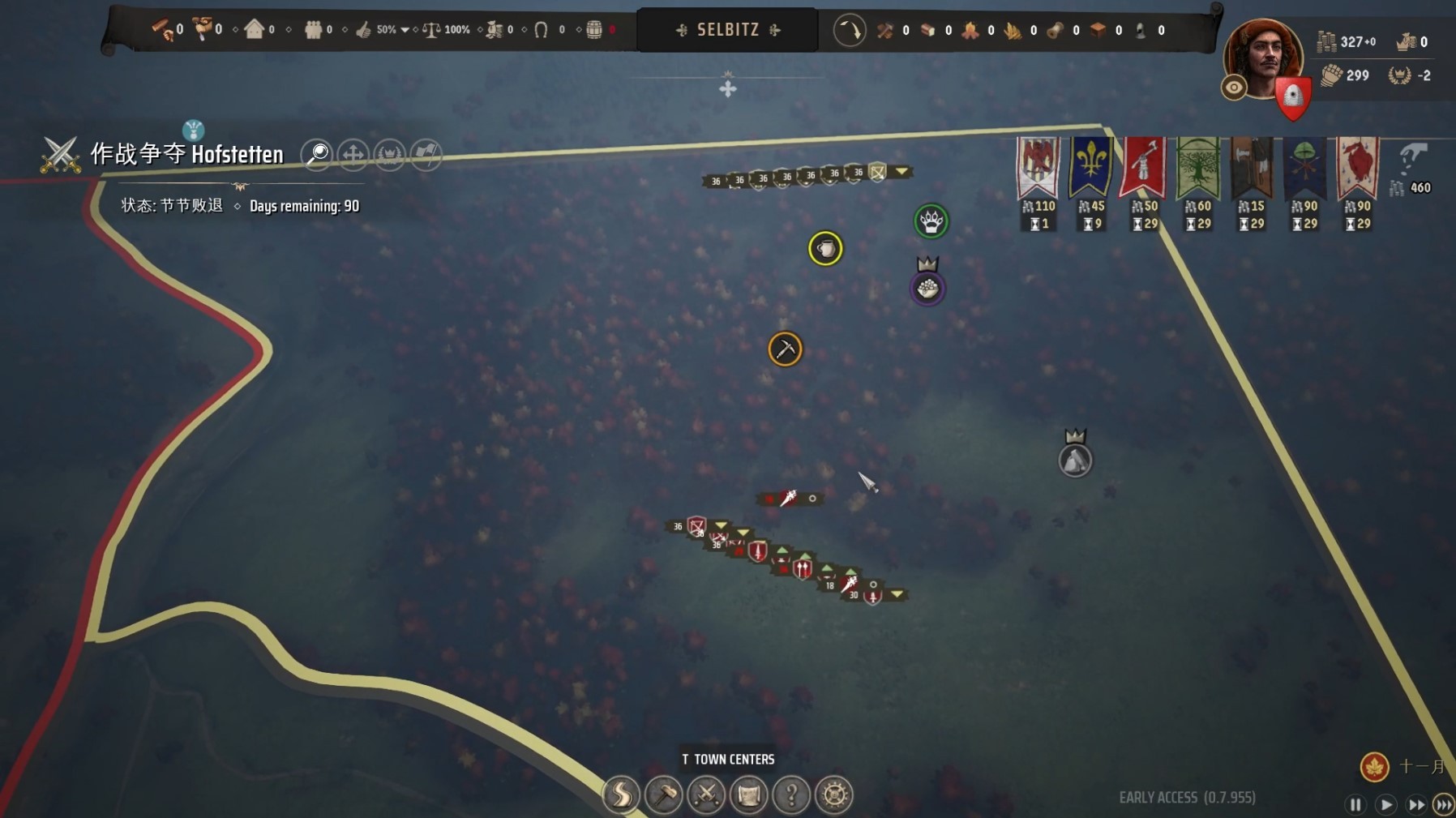1456x818 pixels.
Task: Click the lord portrait in the top right
Action: [x=1261, y=58]
